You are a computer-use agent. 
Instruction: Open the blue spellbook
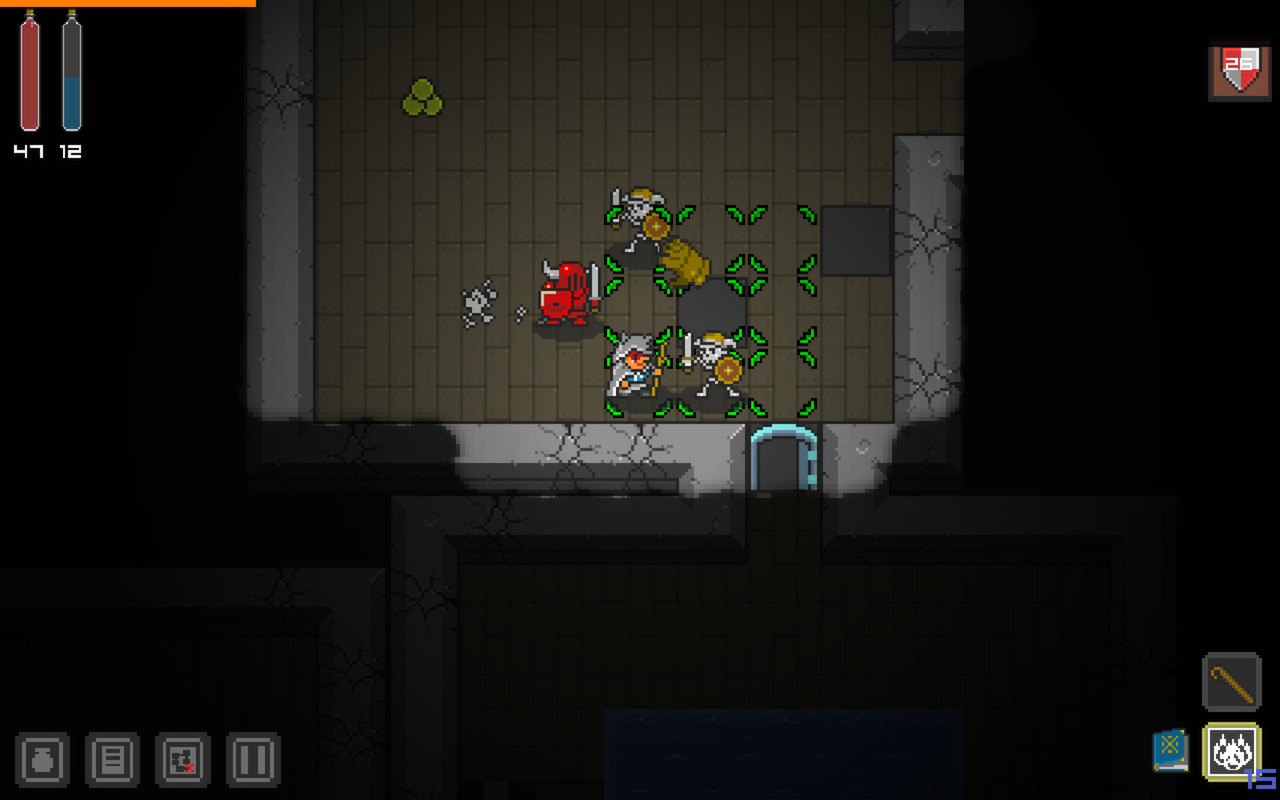coord(1170,748)
